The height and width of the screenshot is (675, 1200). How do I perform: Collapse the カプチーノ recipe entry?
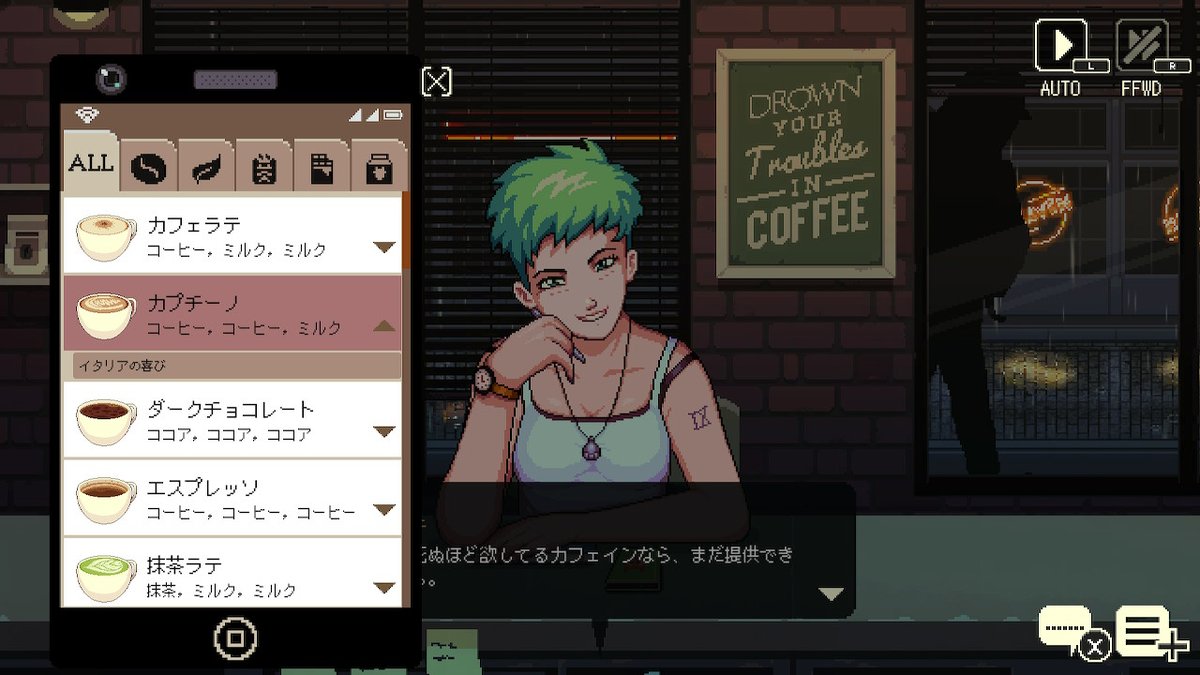pyautogui.click(x=384, y=326)
